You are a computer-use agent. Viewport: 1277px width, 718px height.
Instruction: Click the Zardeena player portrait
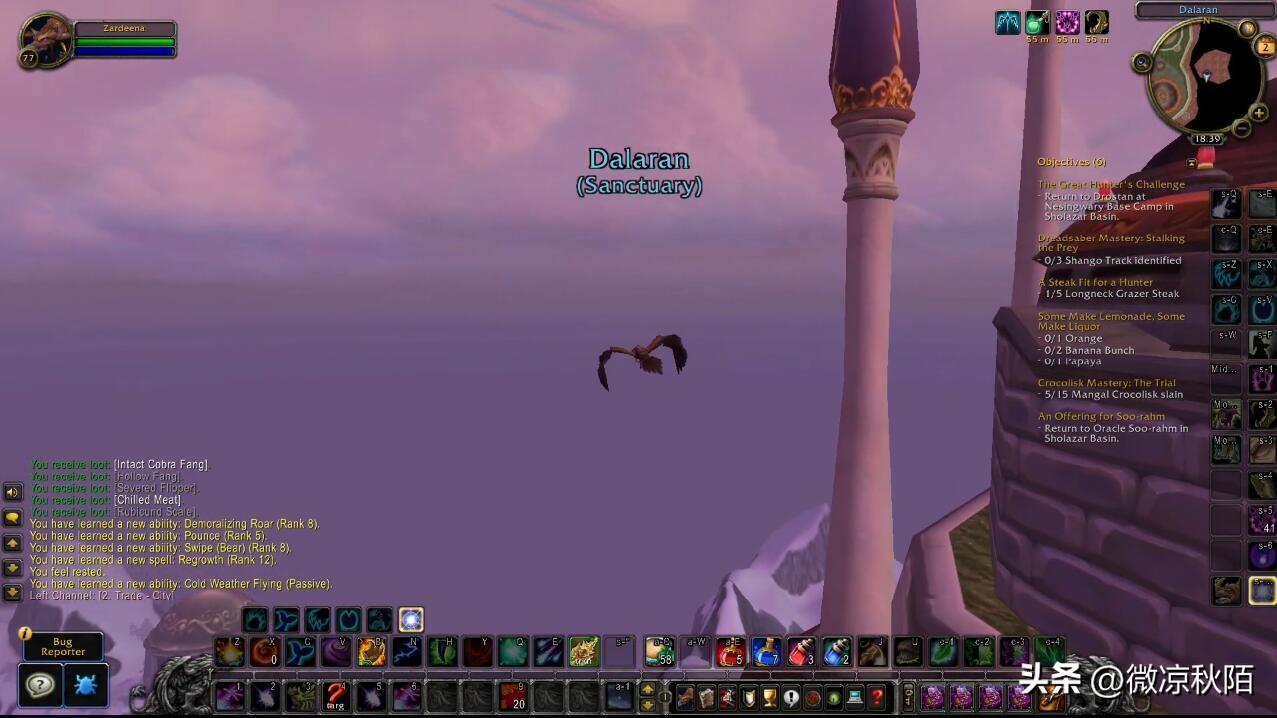coord(45,40)
